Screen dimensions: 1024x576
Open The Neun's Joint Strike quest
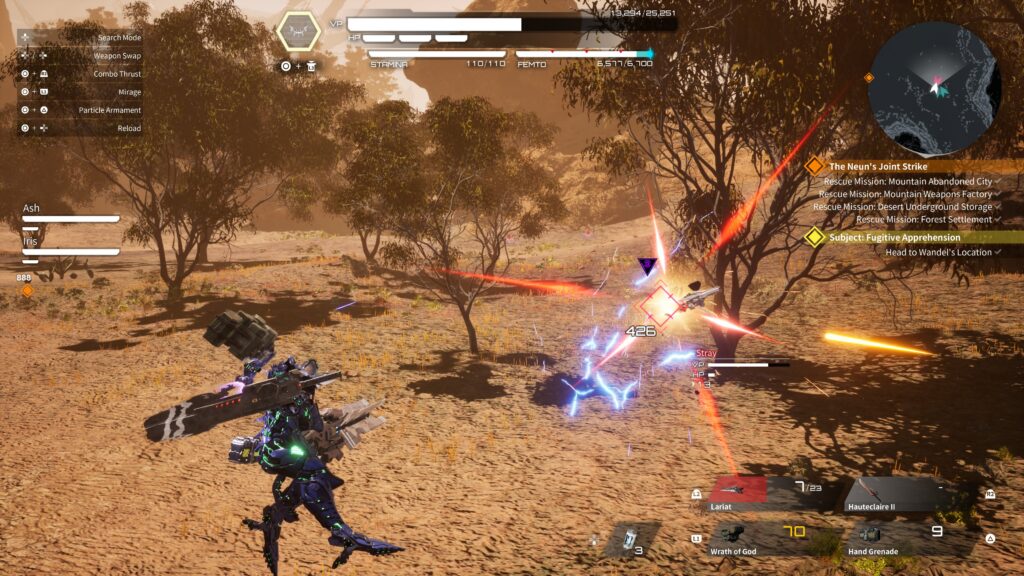click(x=878, y=167)
